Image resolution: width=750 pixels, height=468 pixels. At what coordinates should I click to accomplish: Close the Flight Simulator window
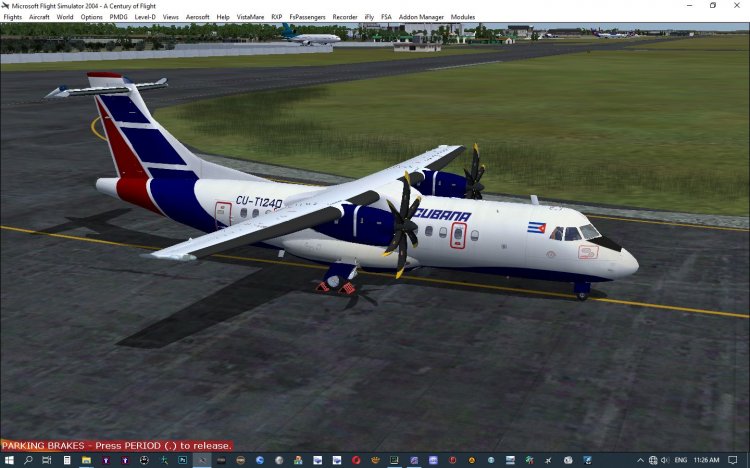point(738,5)
